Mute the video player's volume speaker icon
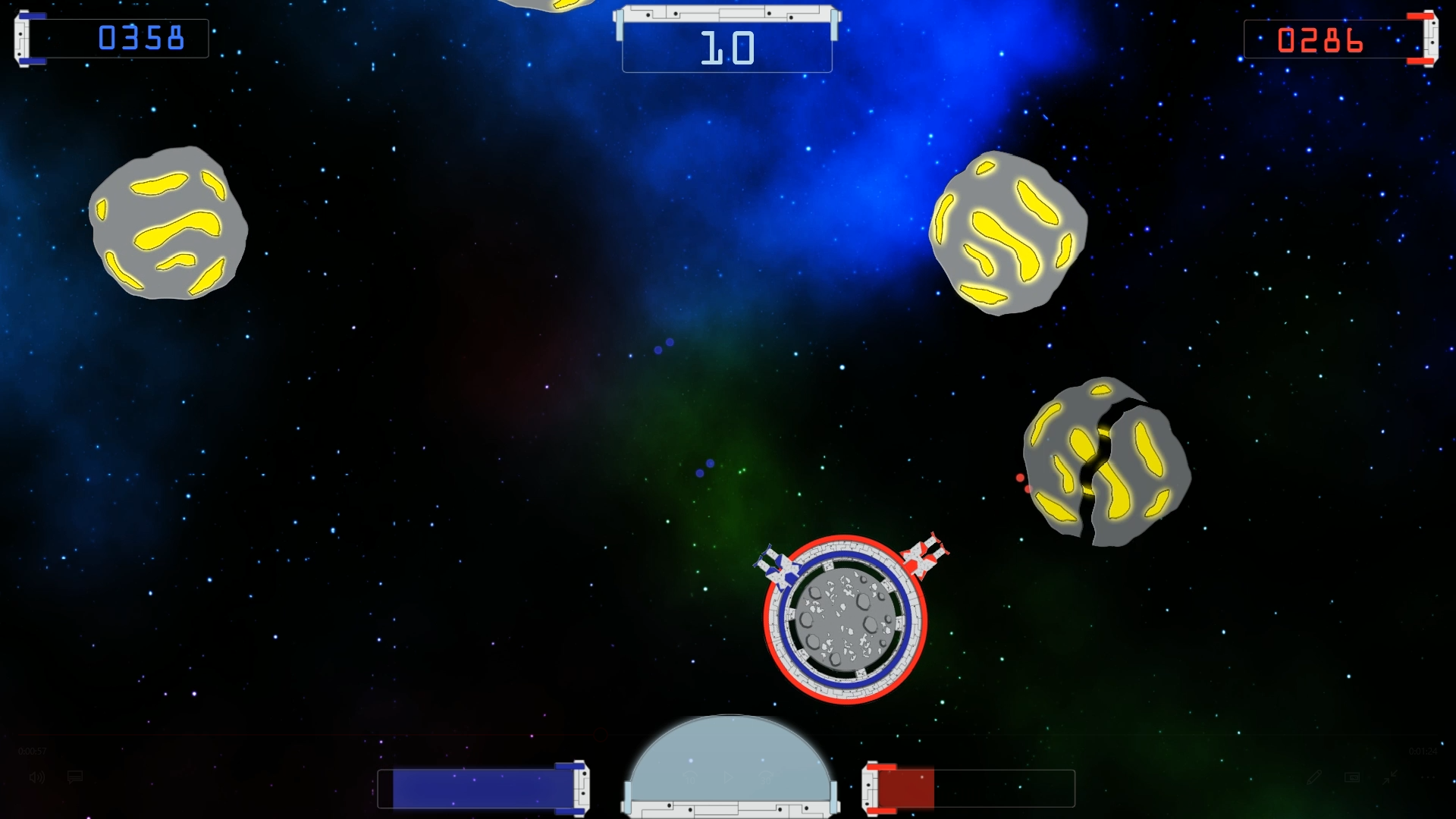1456x819 pixels. coord(37,777)
